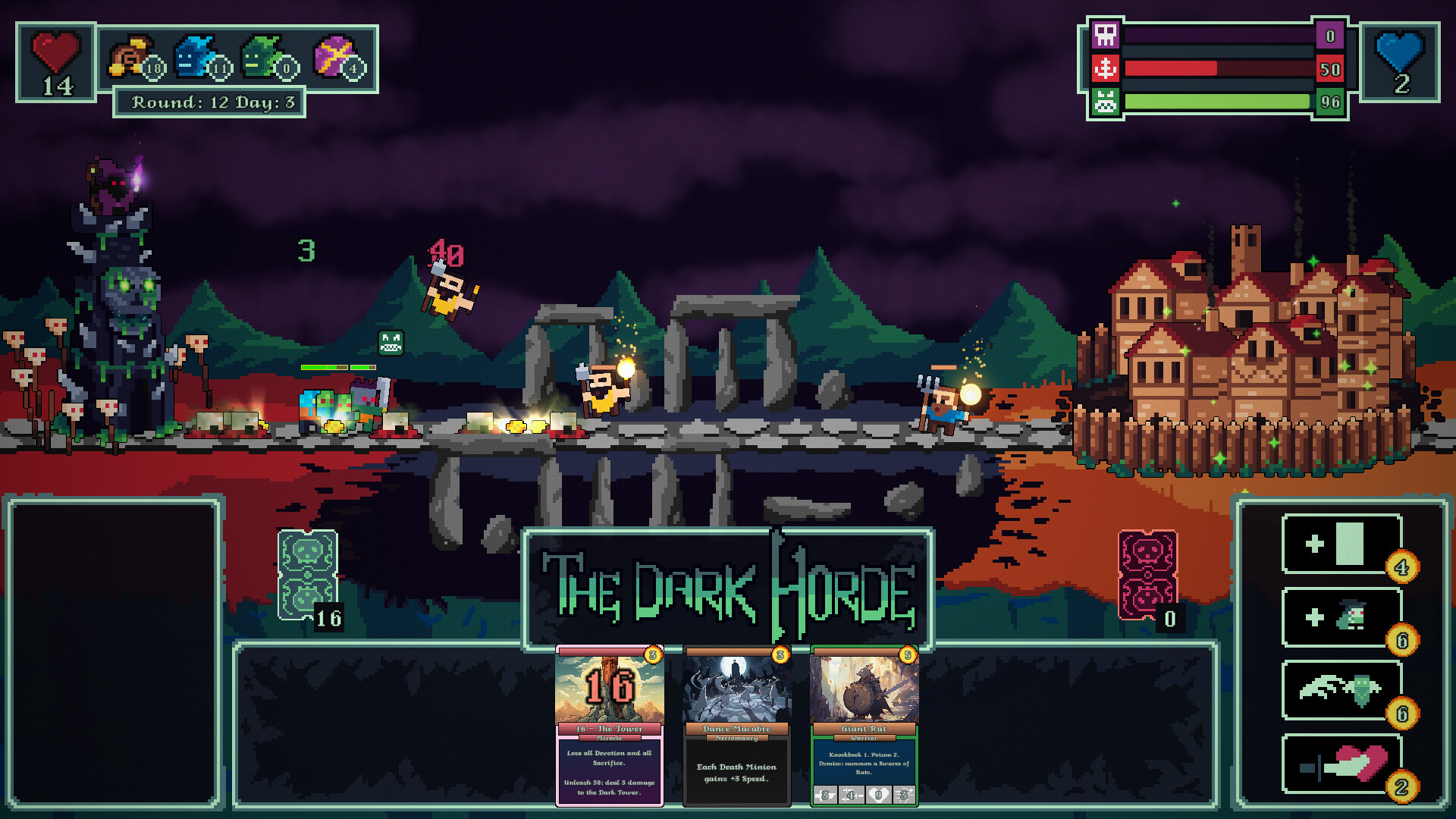
Task: Select the Dance Macabre necromancy card
Action: coord(736,724)
